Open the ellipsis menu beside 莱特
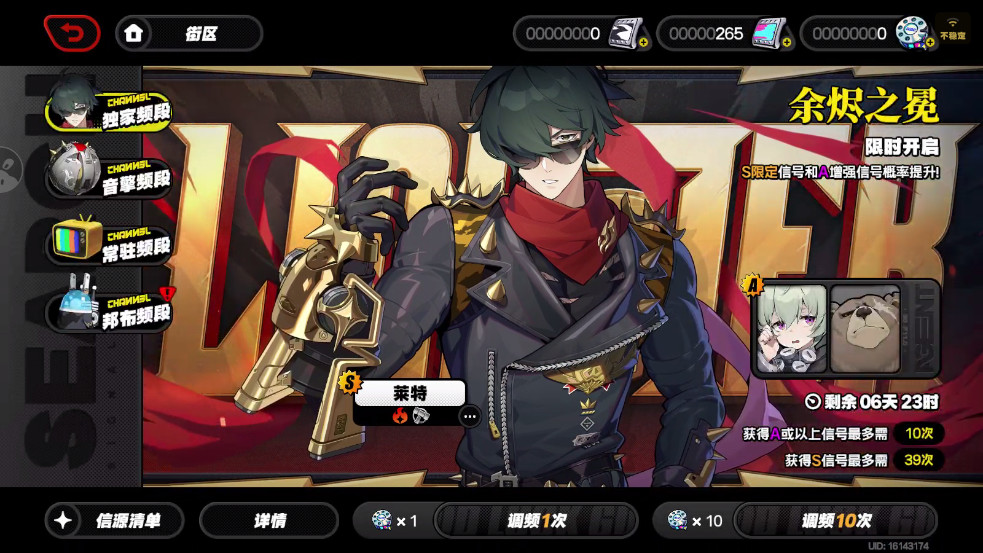Screen dimensions: 983x553 tap(469, 416)
